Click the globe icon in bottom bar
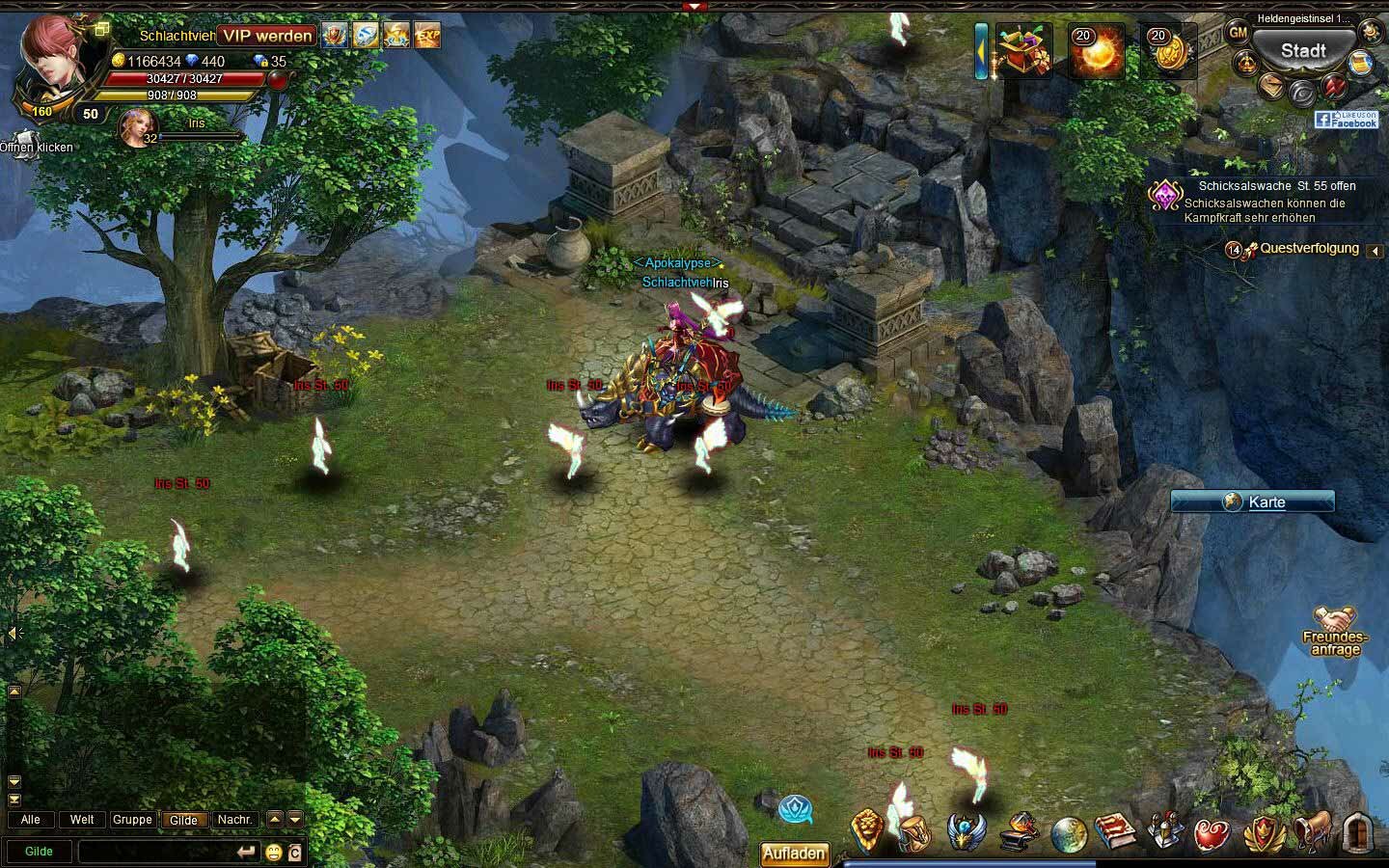Screen dimensions: 1389x868 click(1068, 834)
